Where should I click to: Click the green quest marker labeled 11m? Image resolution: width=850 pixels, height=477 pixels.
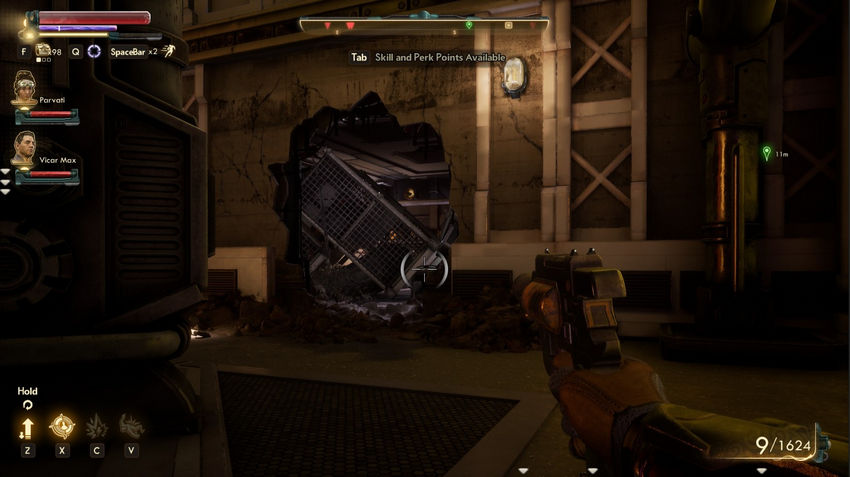[x=766, y=153]
